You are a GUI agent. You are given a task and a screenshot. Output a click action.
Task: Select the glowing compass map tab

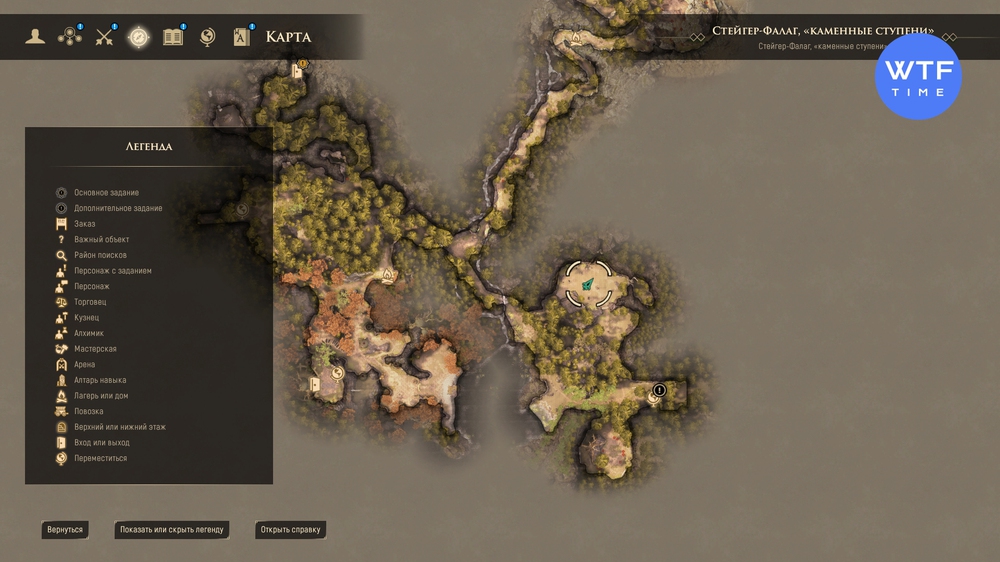click(138, 37)
